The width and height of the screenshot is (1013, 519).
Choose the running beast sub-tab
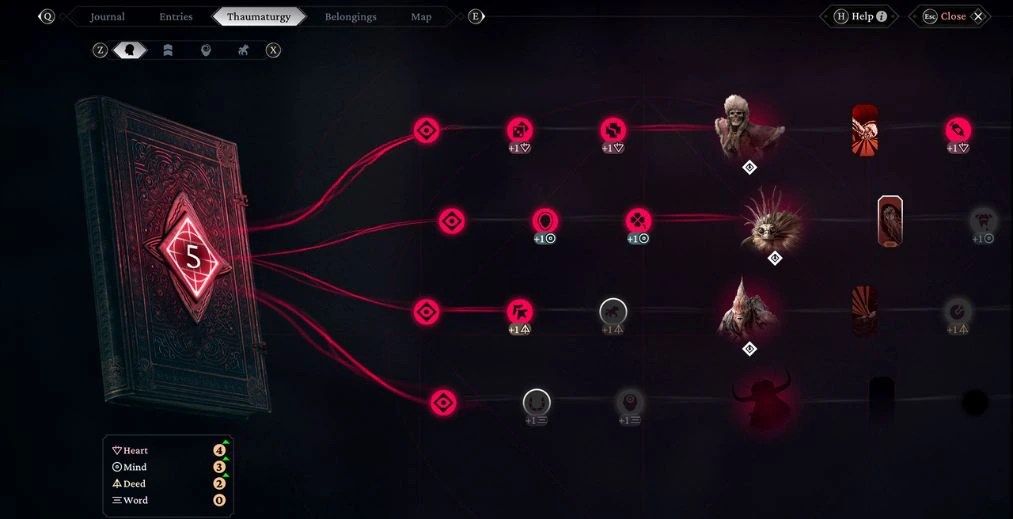(x=243, y=50)
